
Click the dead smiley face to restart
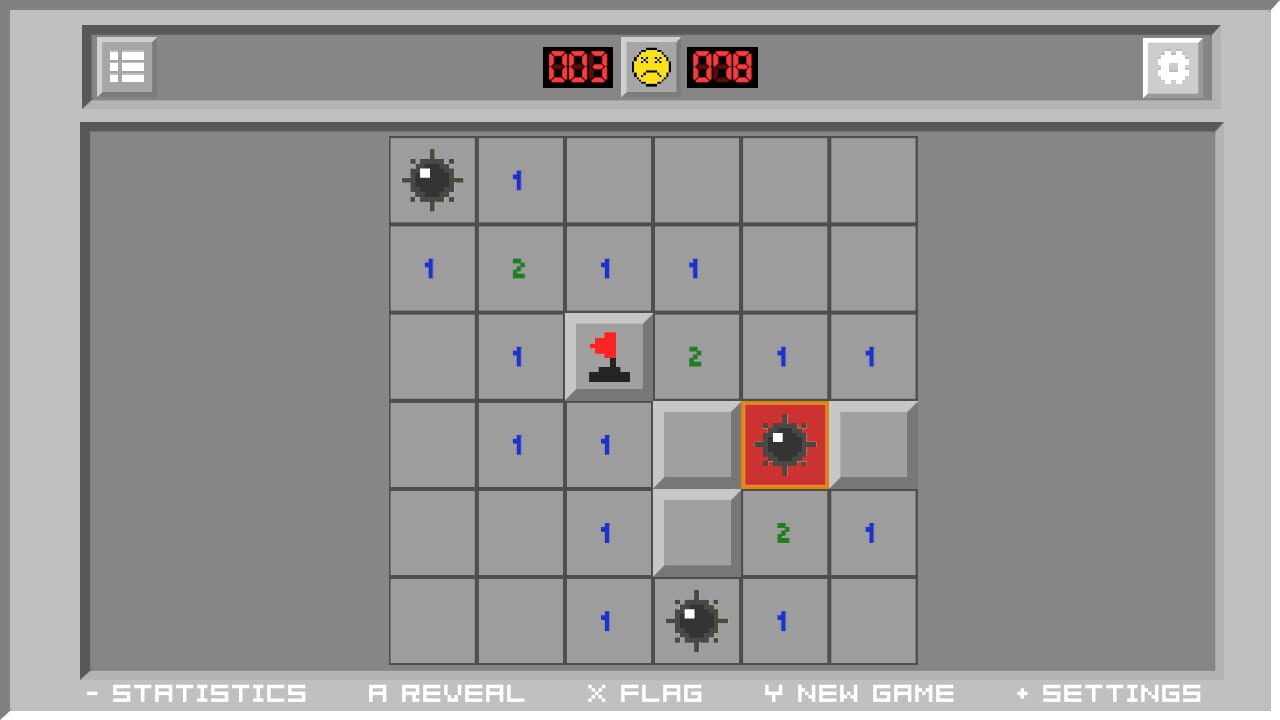(648, 67)
